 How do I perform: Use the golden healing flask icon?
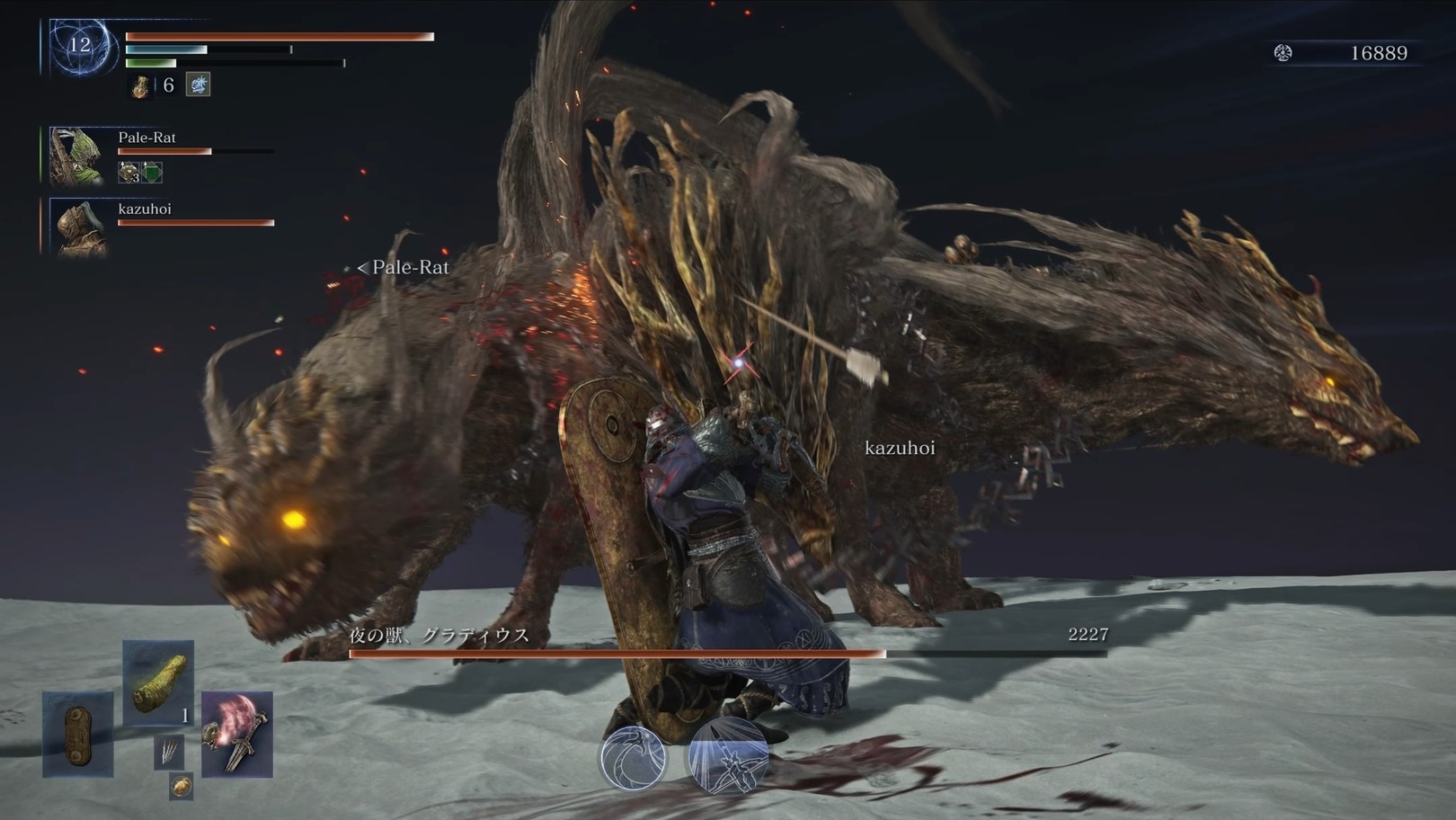(x=141, y=86)
